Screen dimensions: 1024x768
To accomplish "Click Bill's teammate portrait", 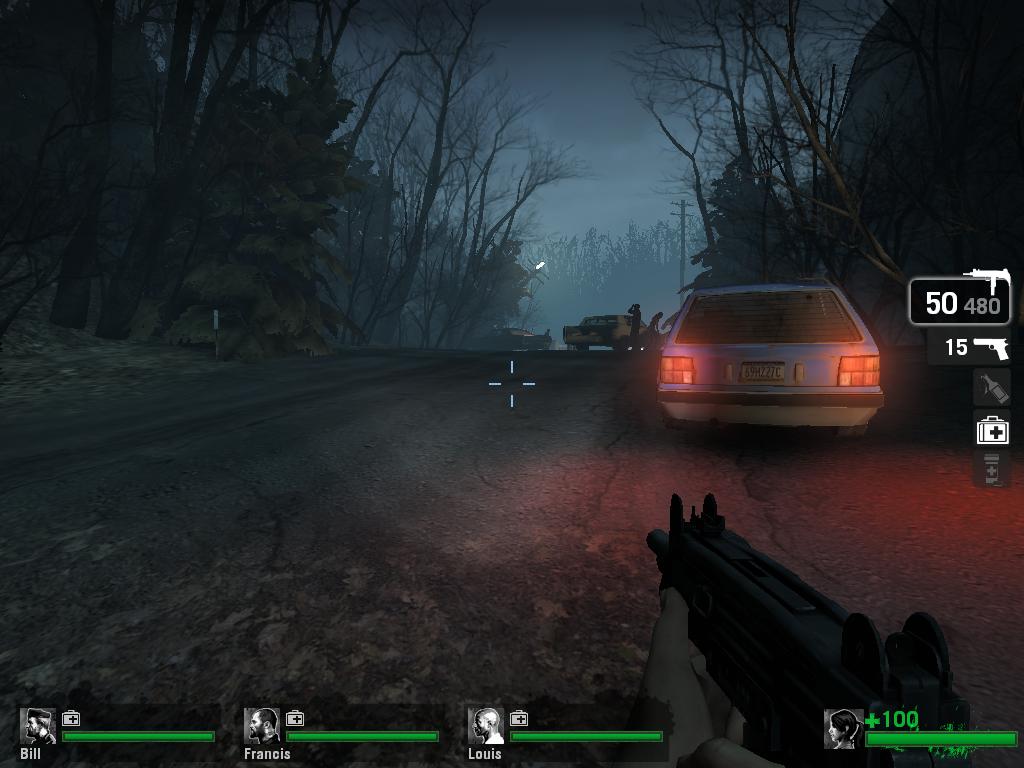I will pos(39,726).
